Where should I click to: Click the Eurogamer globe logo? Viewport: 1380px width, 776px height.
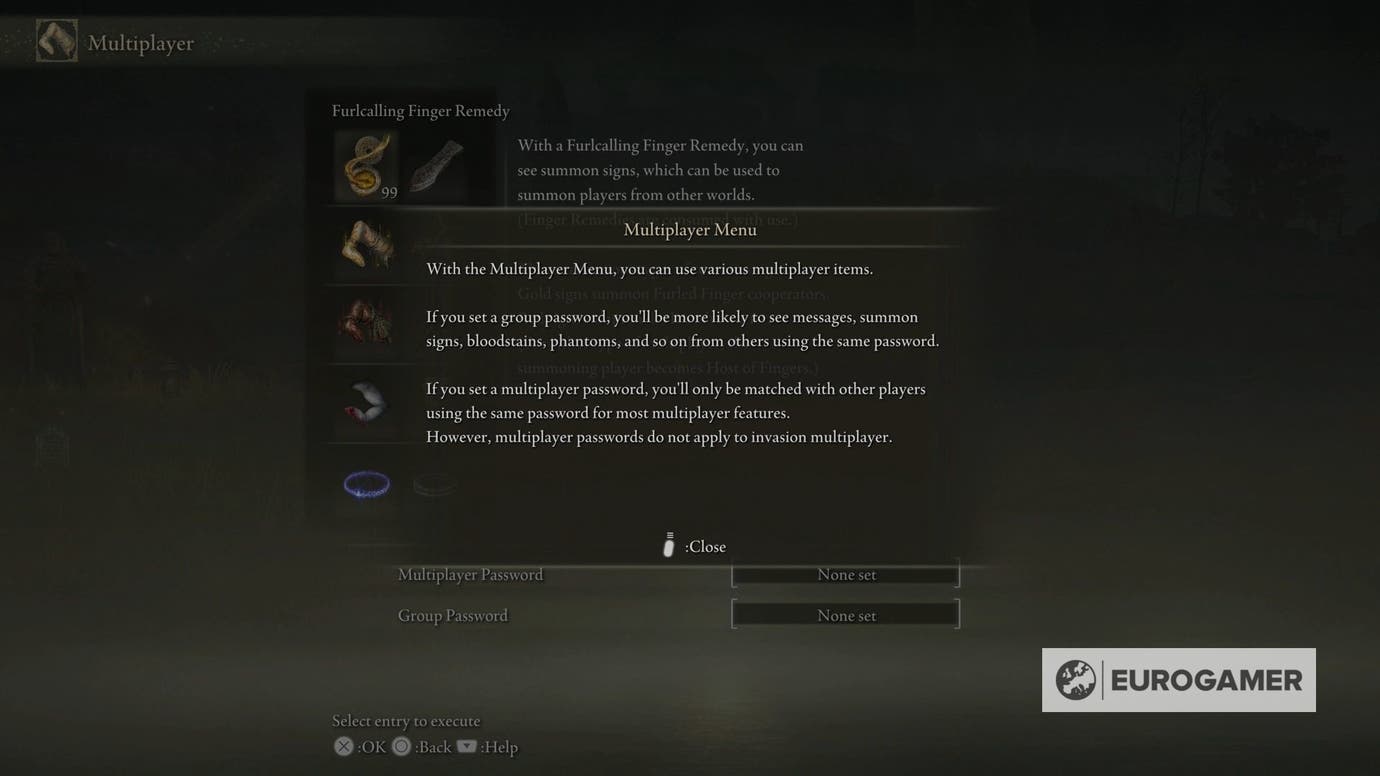coord(1079,680)
